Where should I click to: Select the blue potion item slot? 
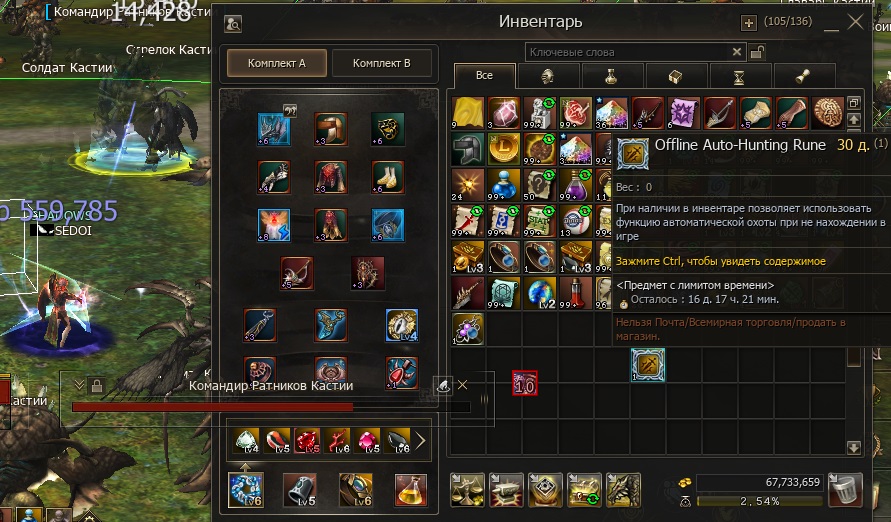click(505, 186)
